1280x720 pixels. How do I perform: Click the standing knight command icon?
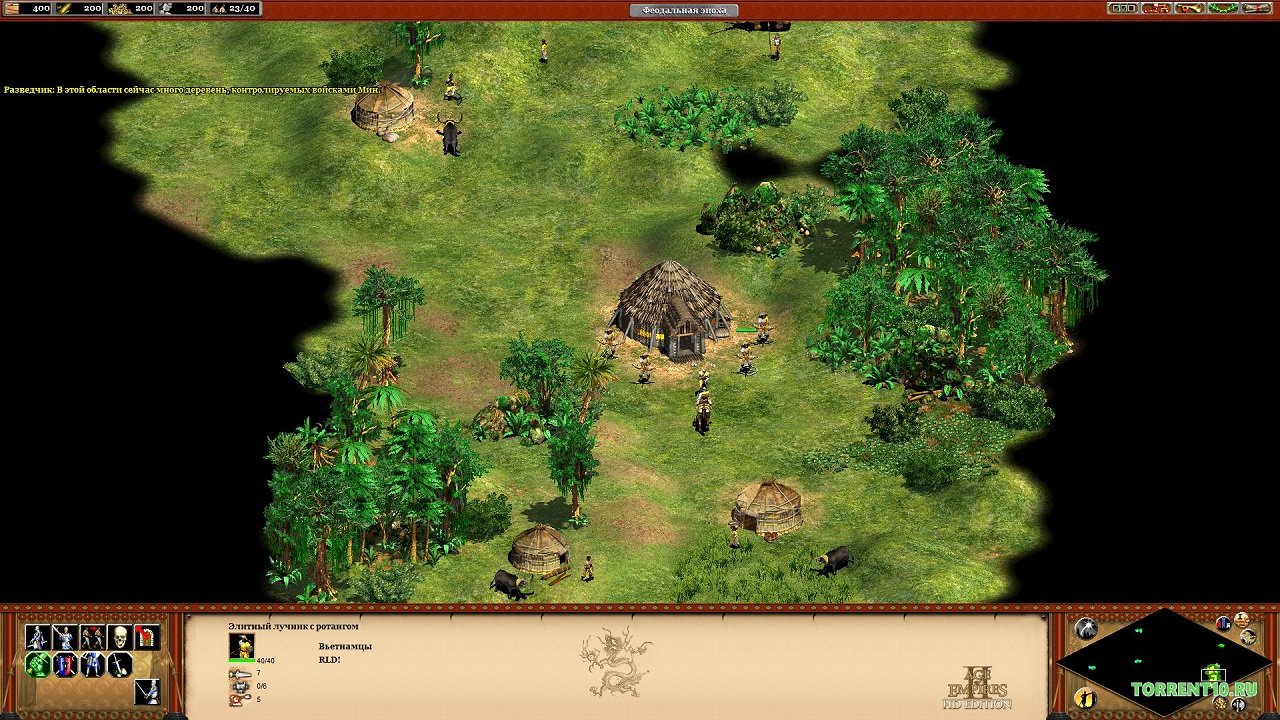click(92, 664)
